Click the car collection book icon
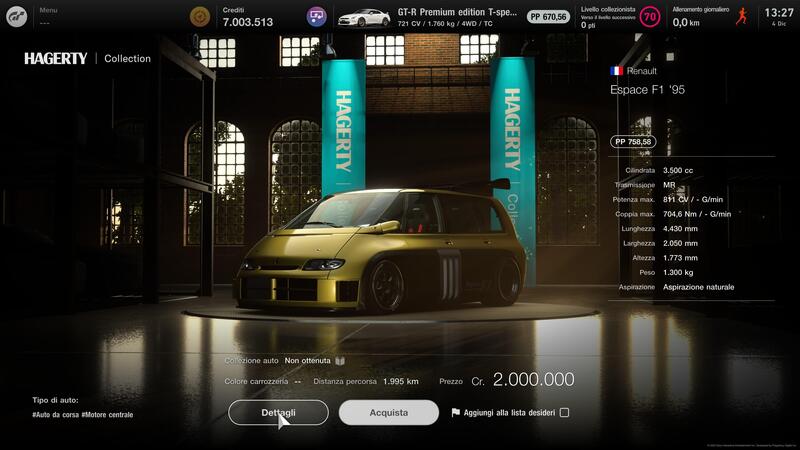800x450 pixels. 340,360
